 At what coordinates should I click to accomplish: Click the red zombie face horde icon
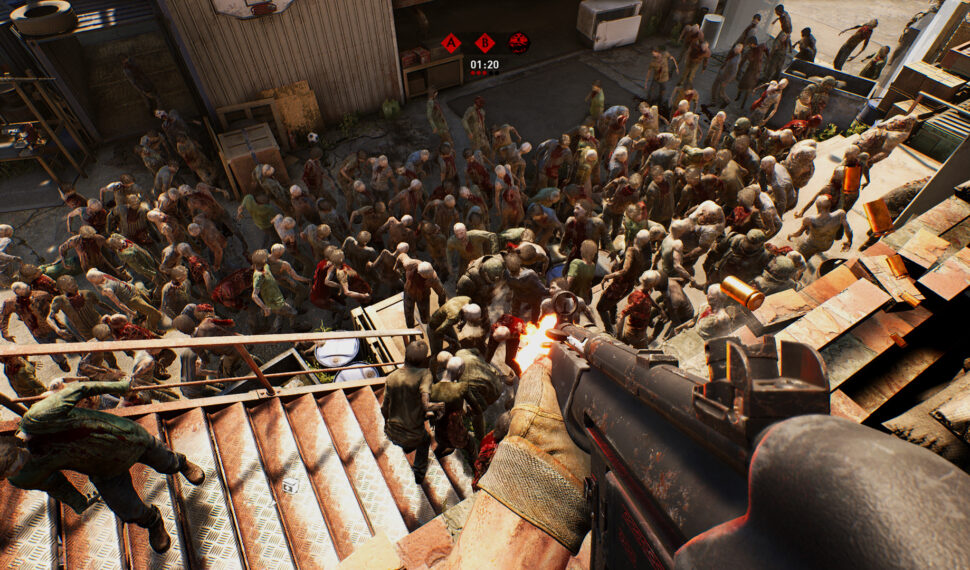coord(518,43)
